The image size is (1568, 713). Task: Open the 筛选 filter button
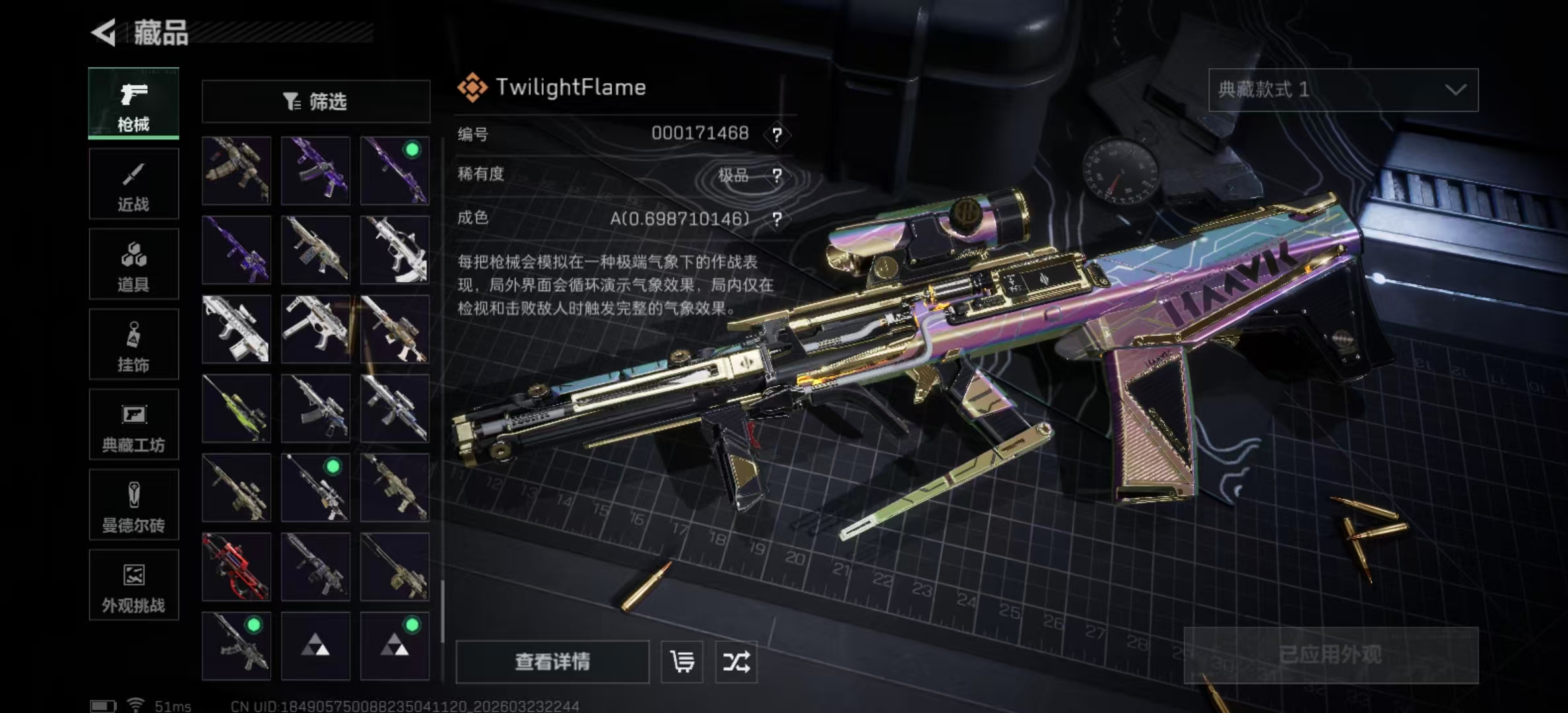315,102
